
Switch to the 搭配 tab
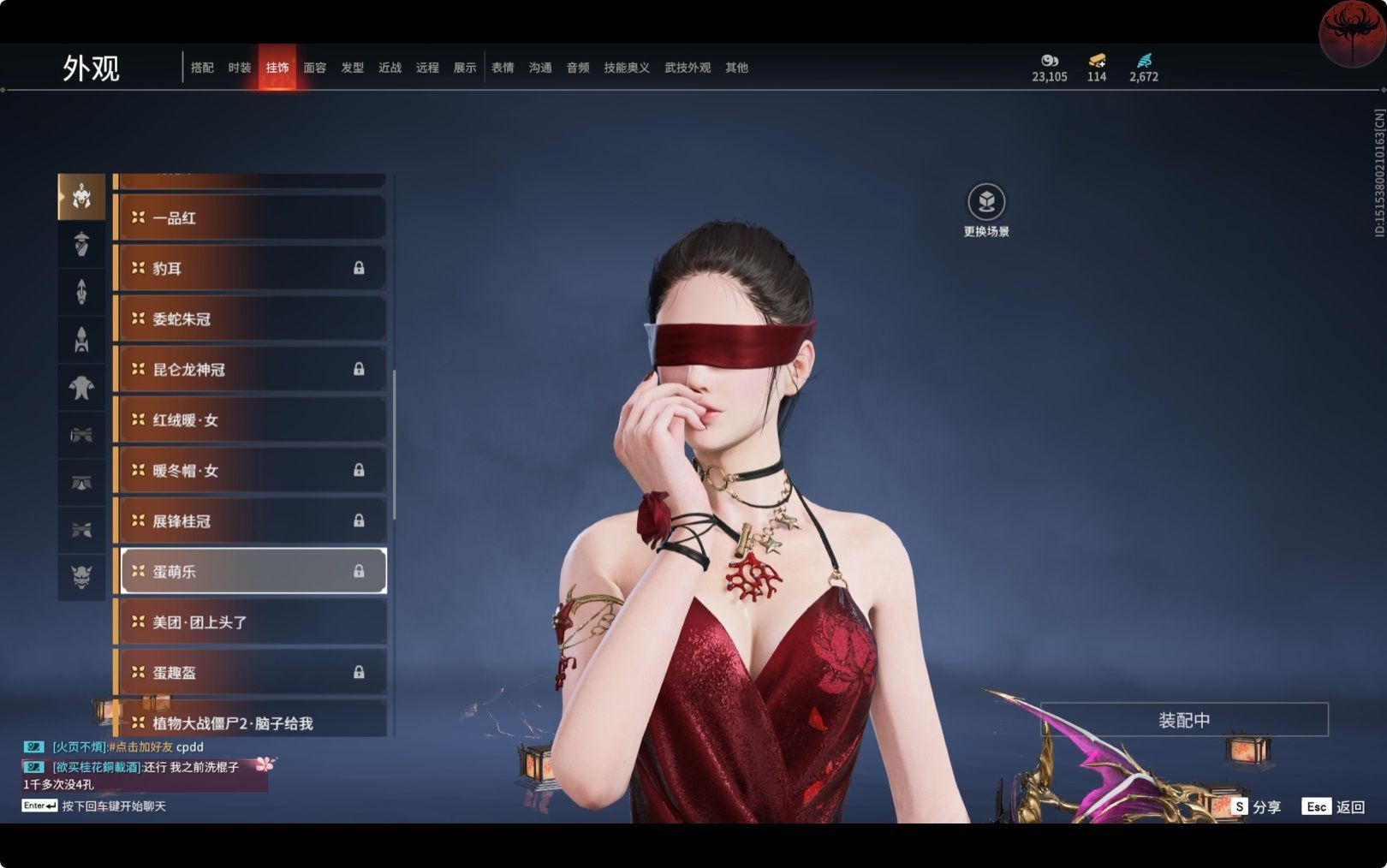(202, 68)
